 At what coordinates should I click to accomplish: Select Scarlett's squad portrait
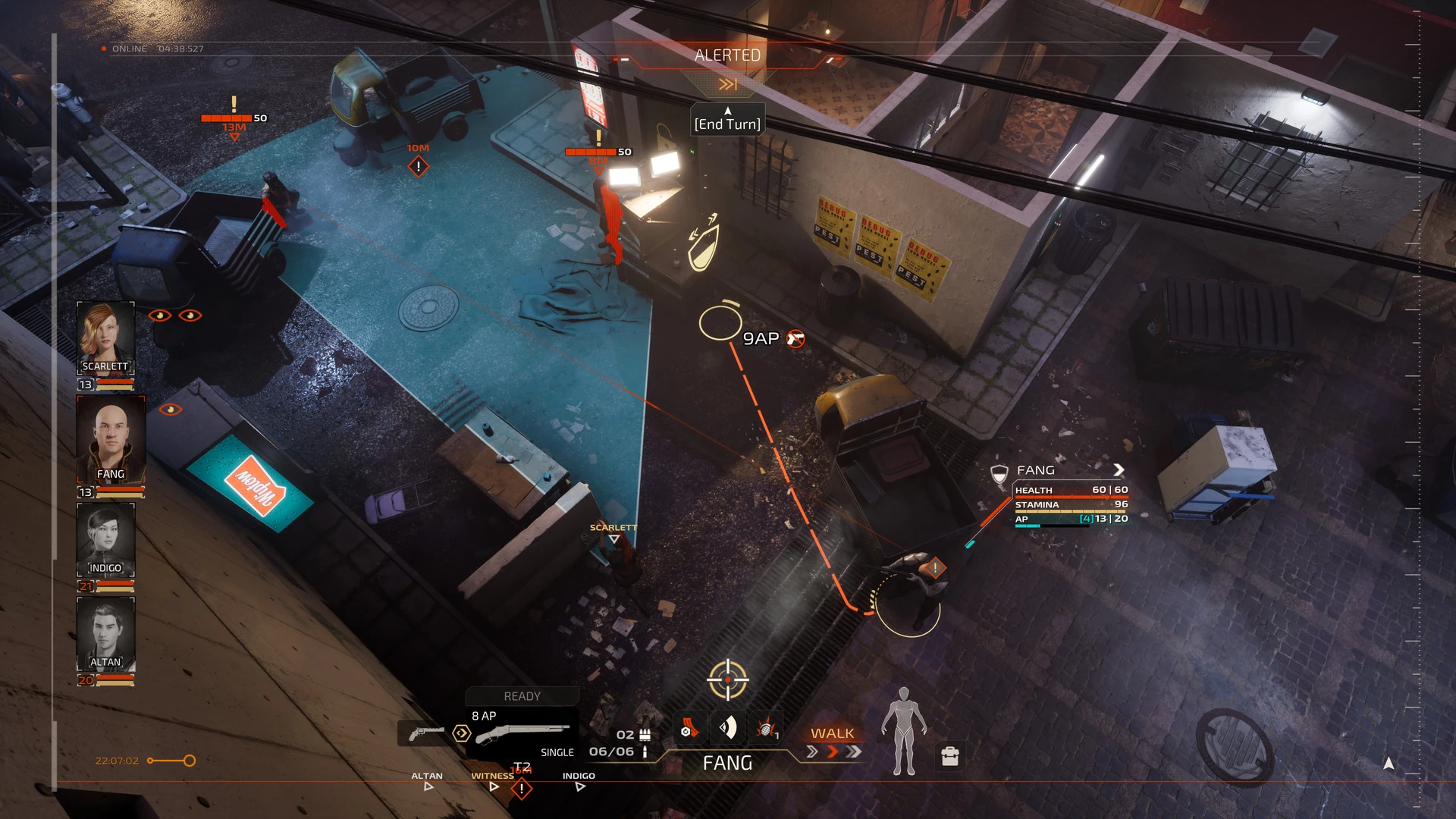click(x=106, y=339)
